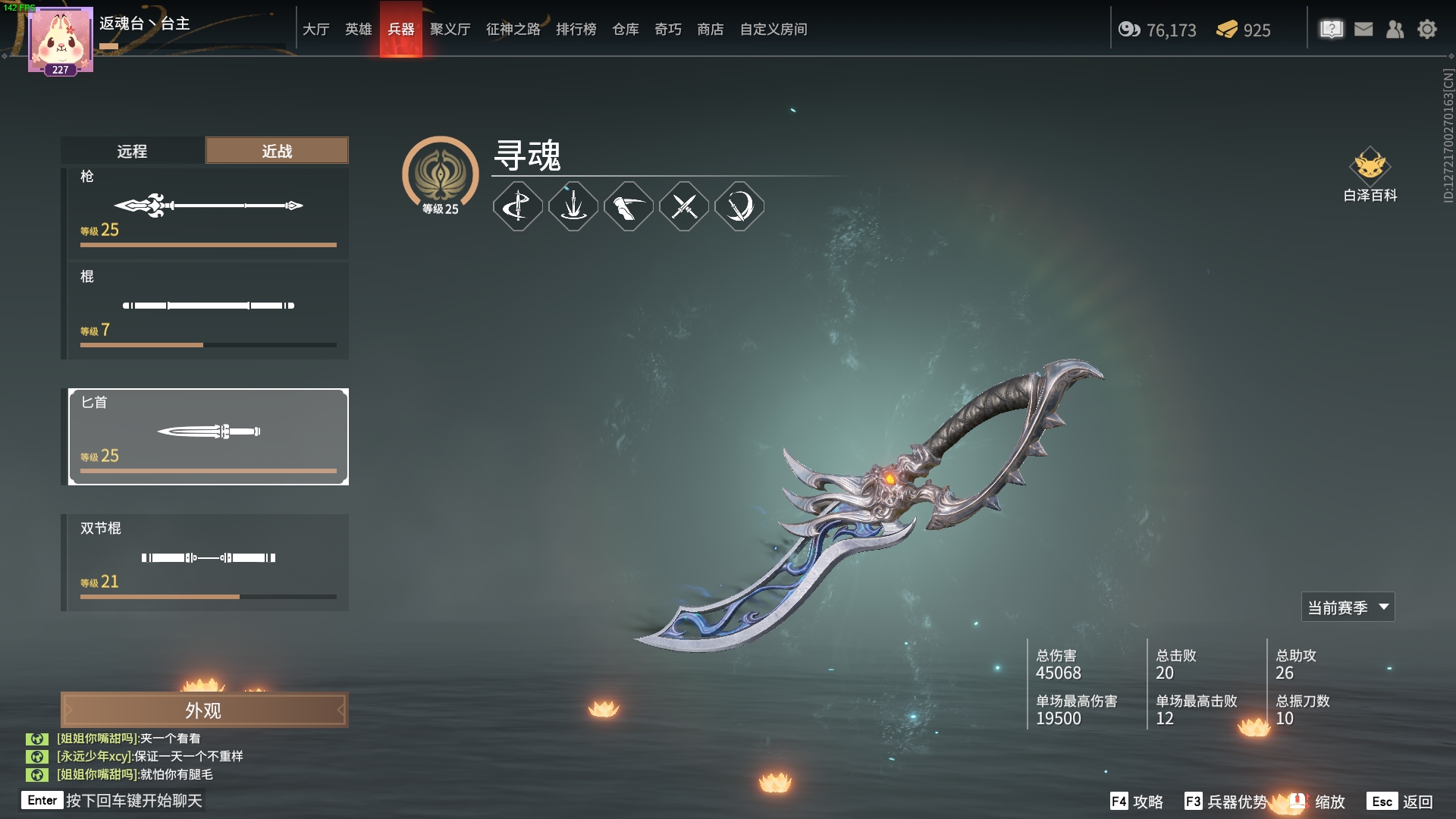Open the 外观 appearance button

pyautogui.click(x=206, y=711)
